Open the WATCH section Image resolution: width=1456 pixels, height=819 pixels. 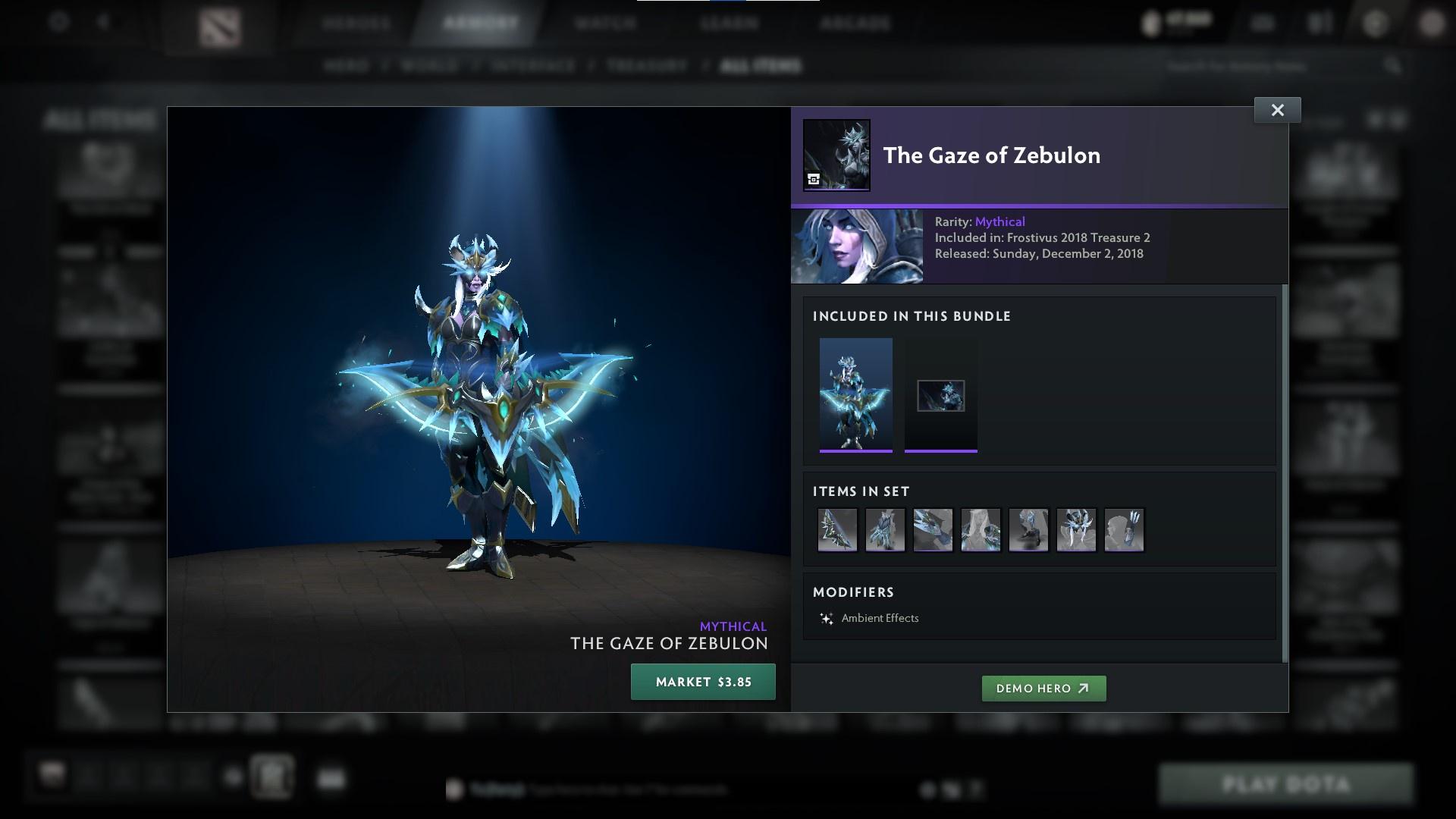[x=603, y=22]
